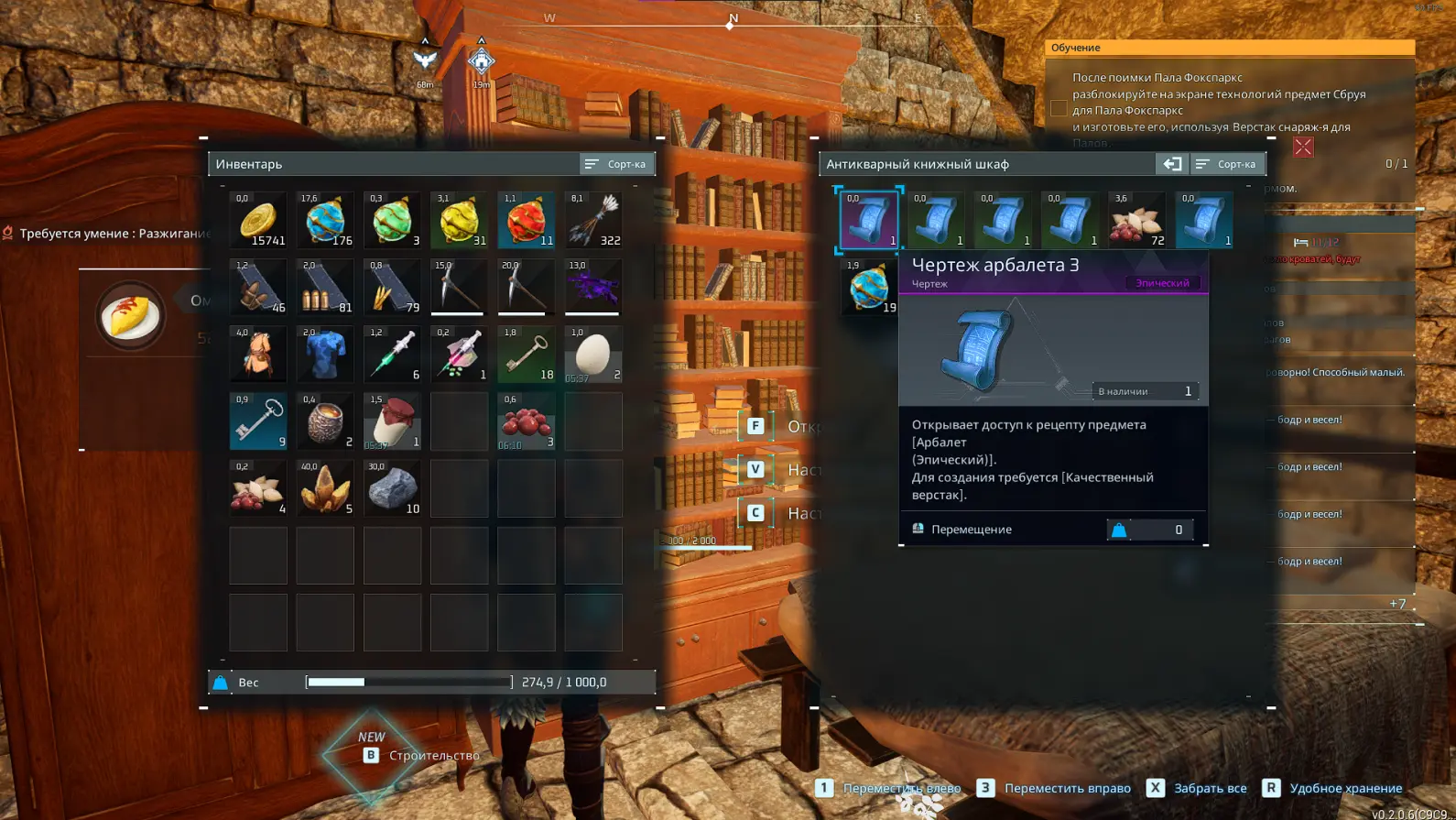Select the purple-highlighted crossbow schematic in the bookshelf

869,221
